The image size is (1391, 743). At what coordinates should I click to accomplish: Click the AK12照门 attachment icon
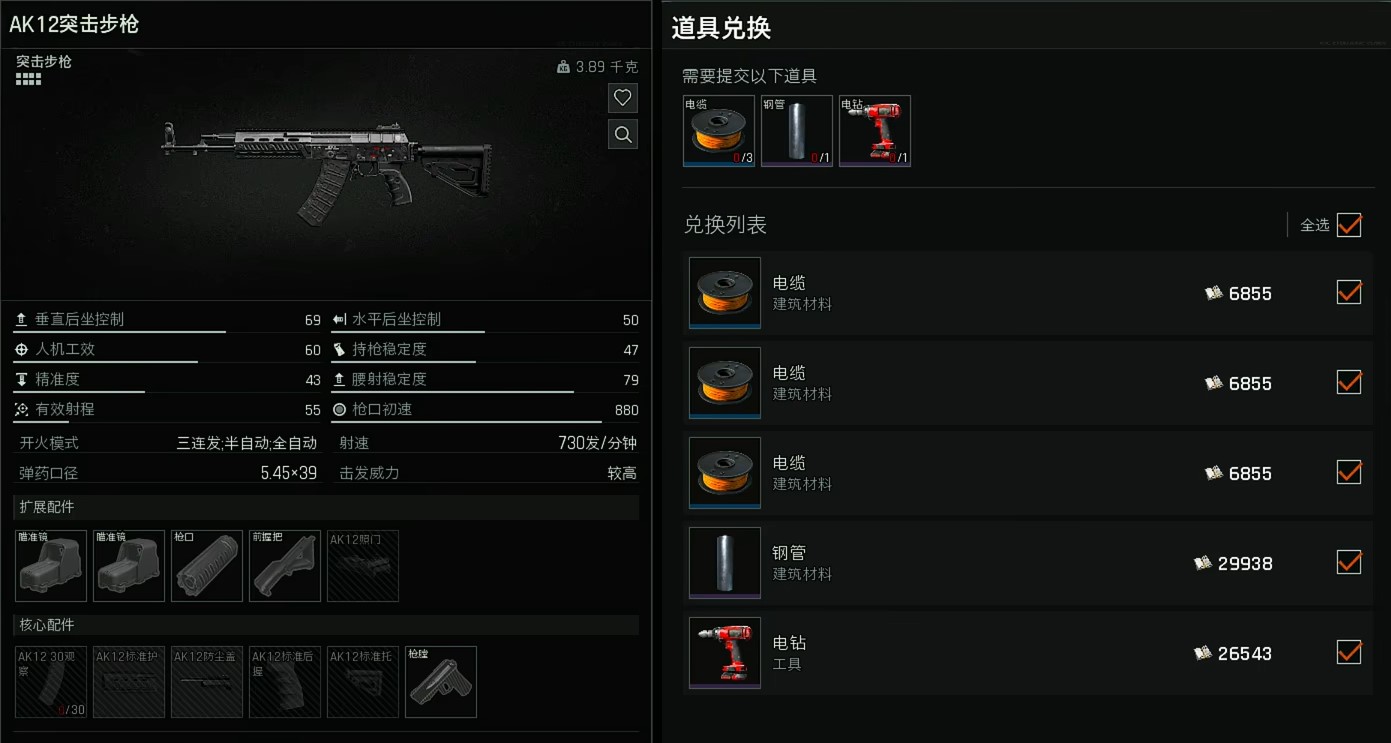pyautogui.click(x=362, y=565)
